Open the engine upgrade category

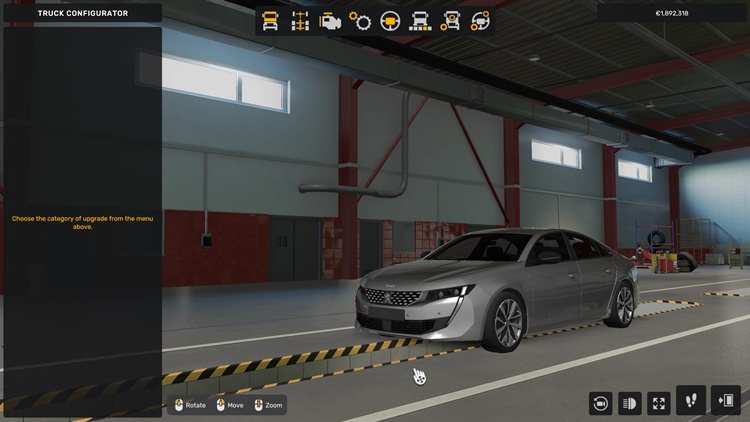pyautogui.click(x=330, y=20)
